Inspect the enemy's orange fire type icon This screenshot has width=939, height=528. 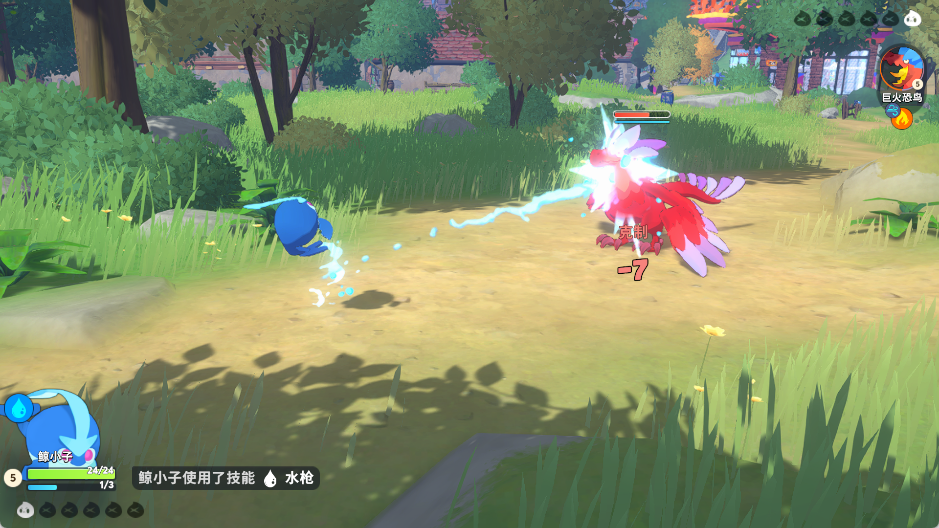[x=902, y=119]
